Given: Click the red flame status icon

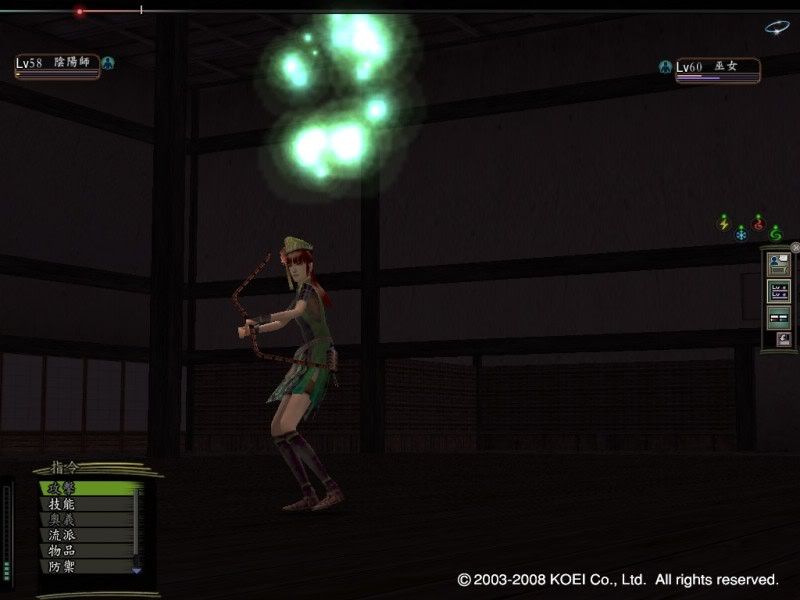Looking at the screenshot, I should [x=758, y=222].
